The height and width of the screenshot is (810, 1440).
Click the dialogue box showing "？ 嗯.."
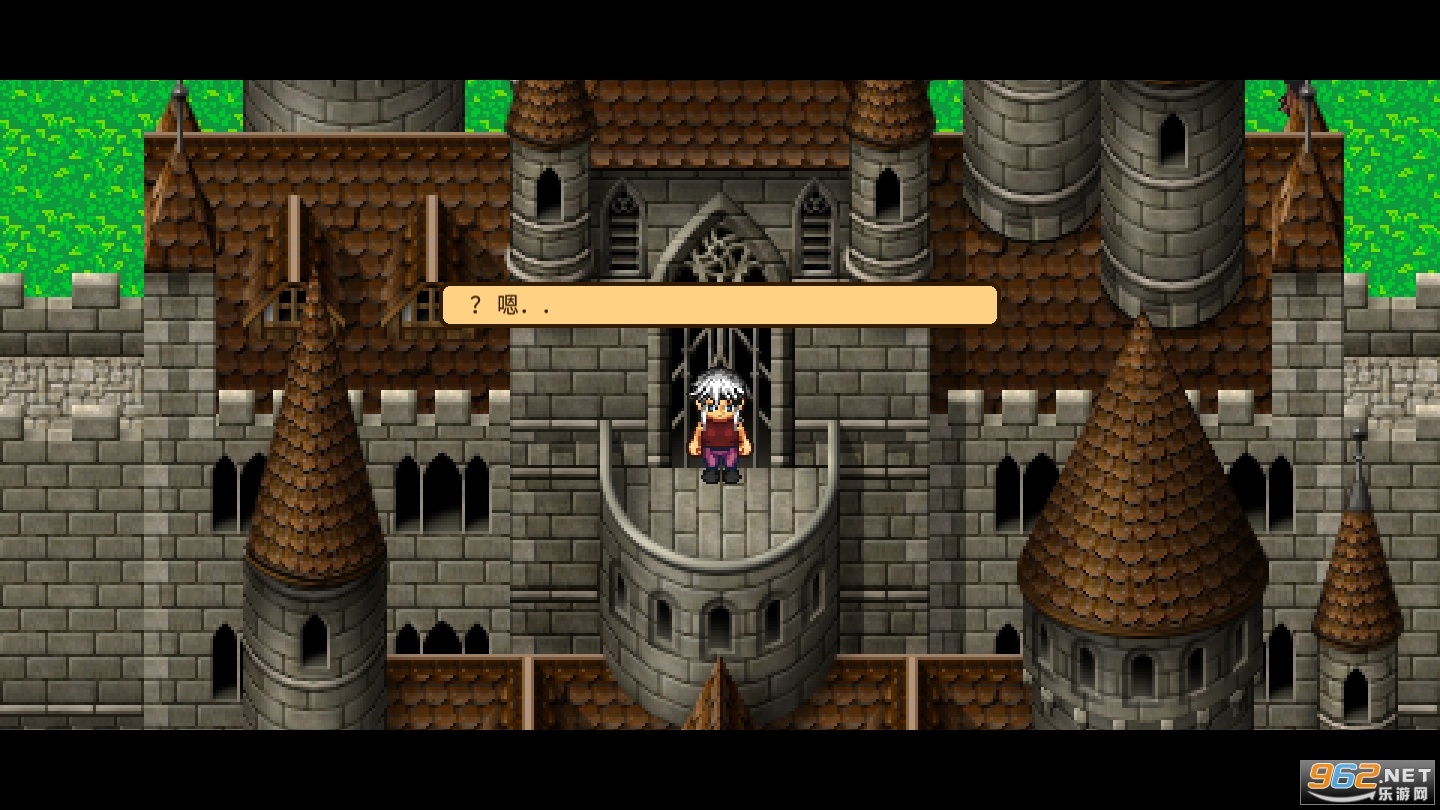[718, 305]
